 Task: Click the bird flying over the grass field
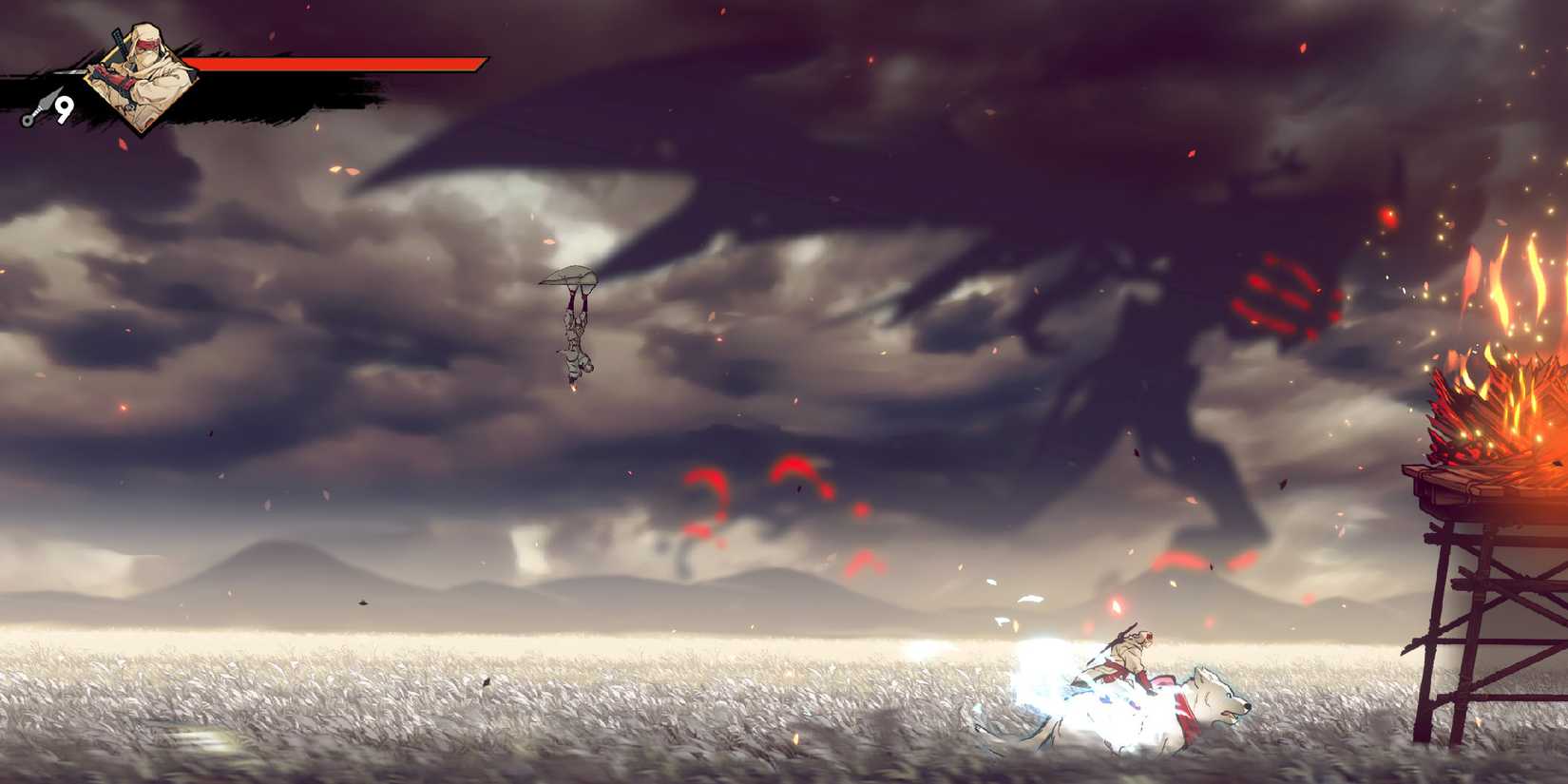click(x=363, y=602)
